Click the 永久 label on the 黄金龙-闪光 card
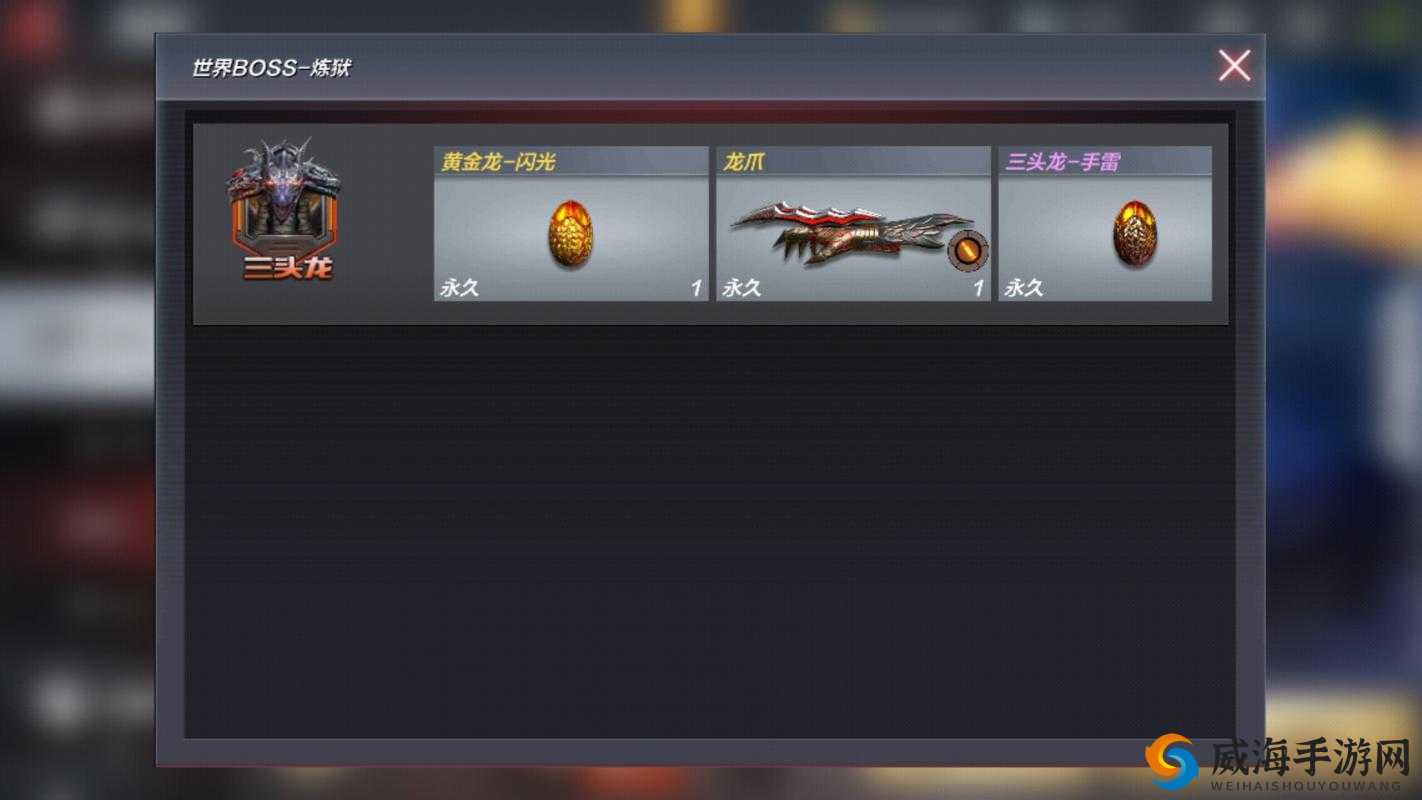This screenshot has width=1422, height=800. click(x=460, y=288)
